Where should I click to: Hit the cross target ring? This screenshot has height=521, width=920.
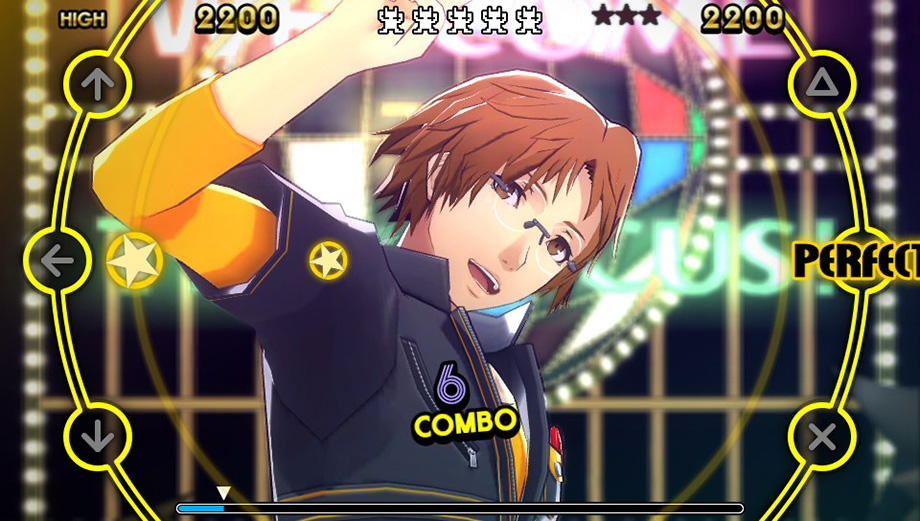pyautogui.click(x=822, y=436)
